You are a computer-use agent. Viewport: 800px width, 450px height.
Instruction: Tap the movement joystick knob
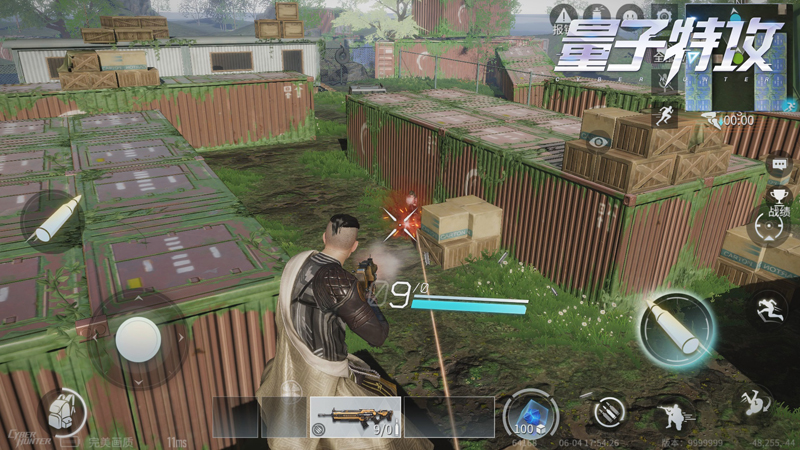pyautogui.click(x=137, y=341)
